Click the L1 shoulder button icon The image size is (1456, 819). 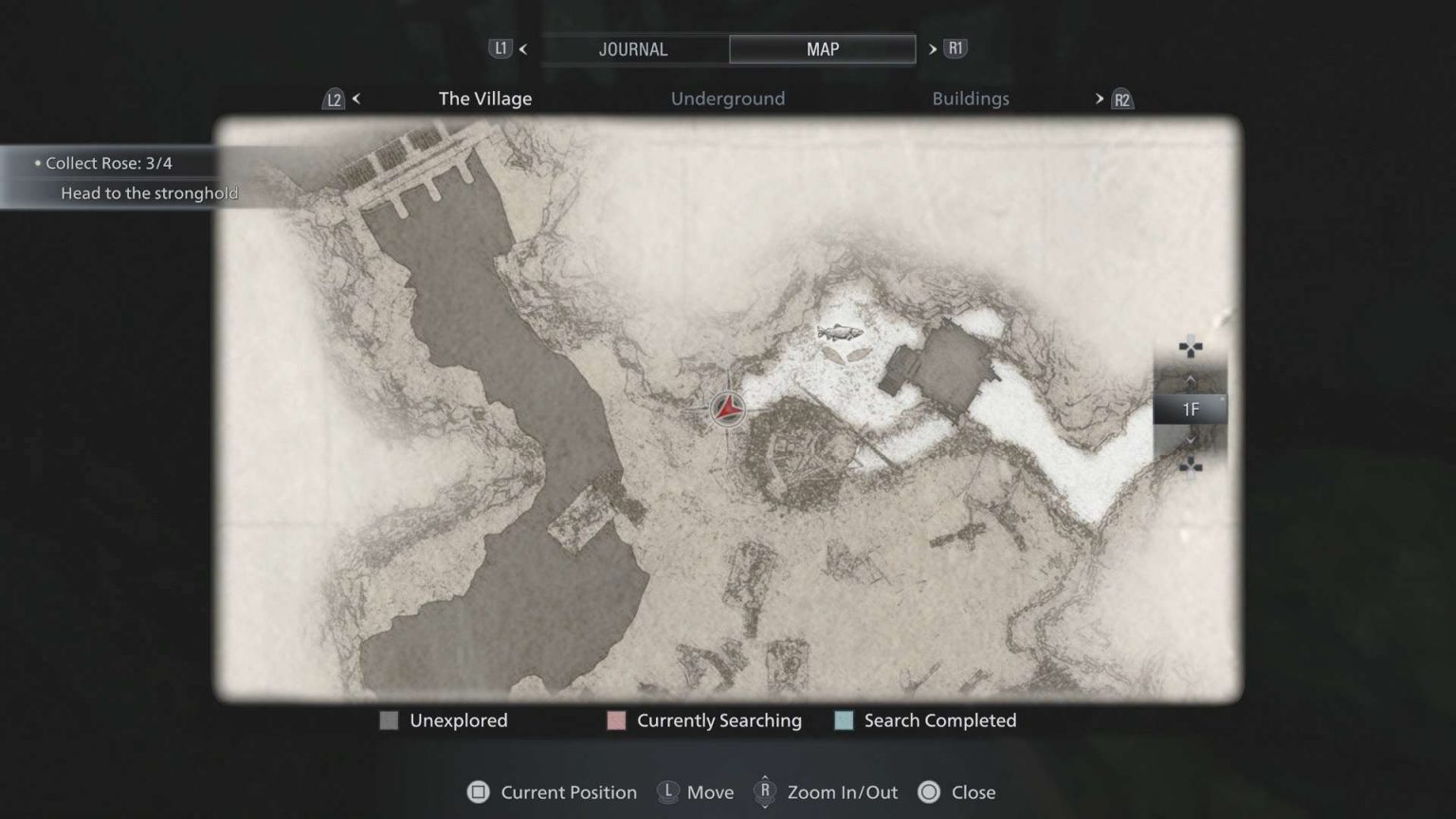(x=500, y=48)
